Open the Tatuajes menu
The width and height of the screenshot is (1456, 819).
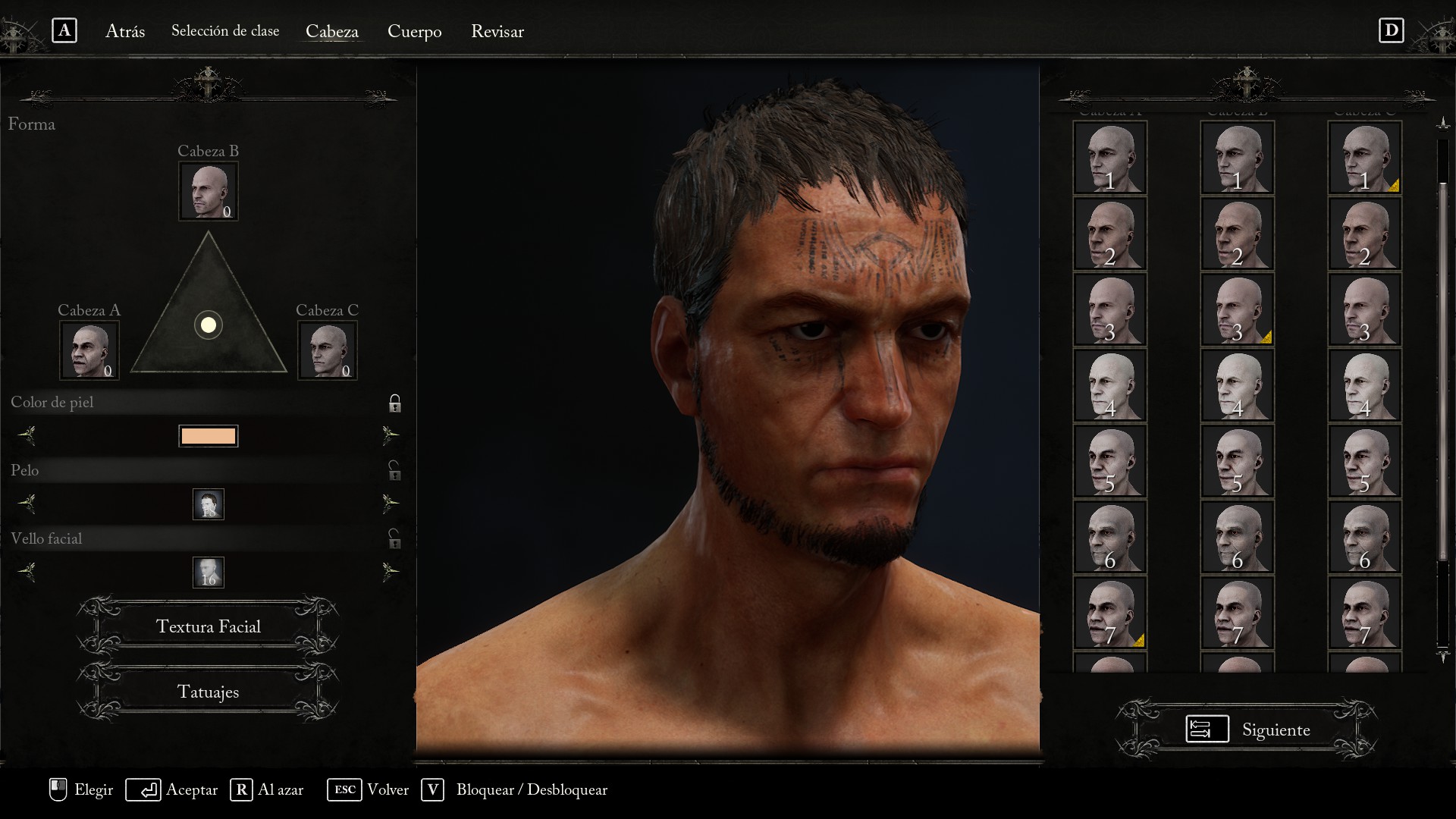(x=208, y=692)
